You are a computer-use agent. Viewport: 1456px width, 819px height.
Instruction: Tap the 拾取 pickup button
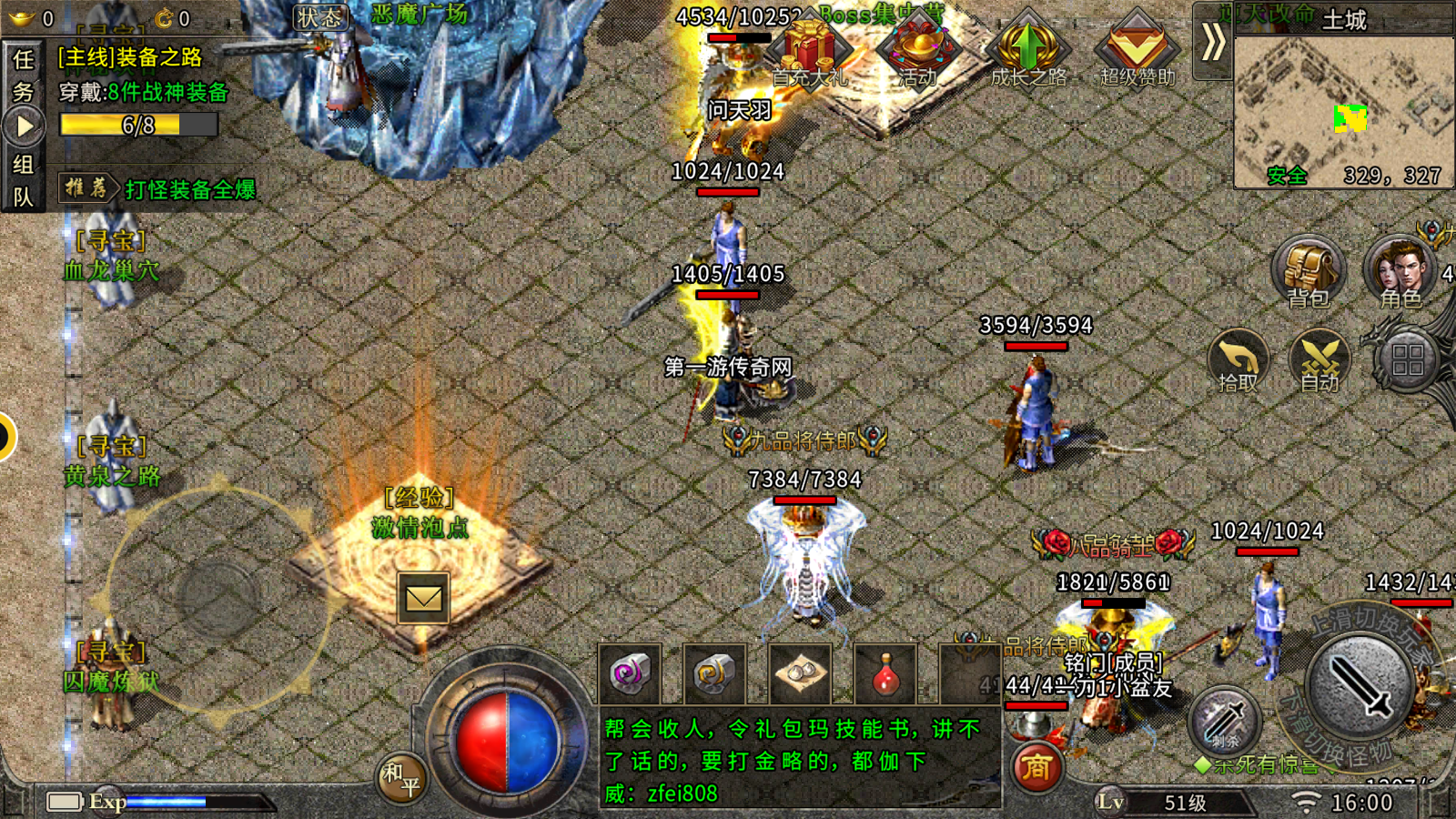tap(1239, 361)
